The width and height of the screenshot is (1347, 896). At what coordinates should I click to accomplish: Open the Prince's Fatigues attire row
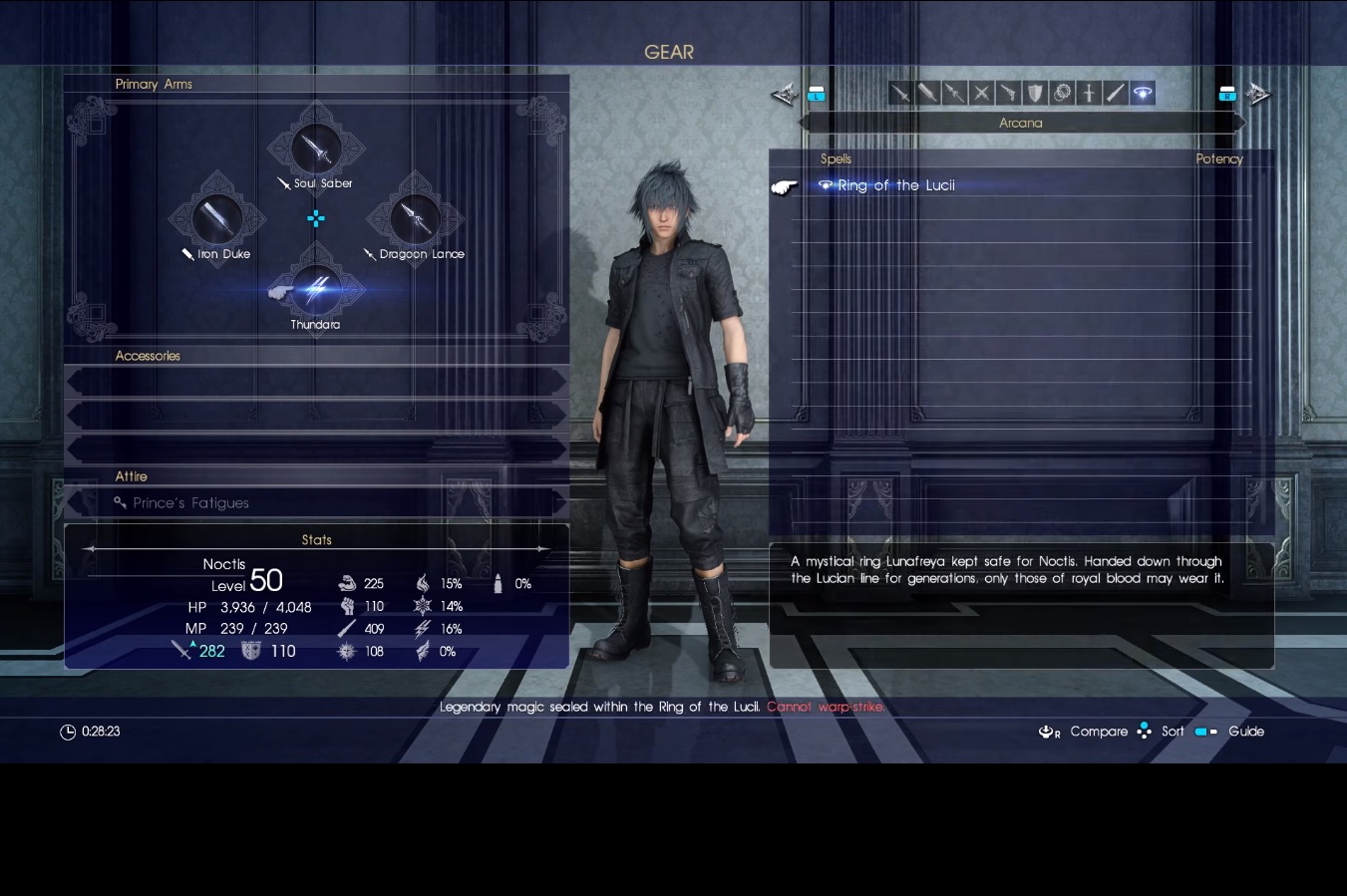(x=316, y=503)
